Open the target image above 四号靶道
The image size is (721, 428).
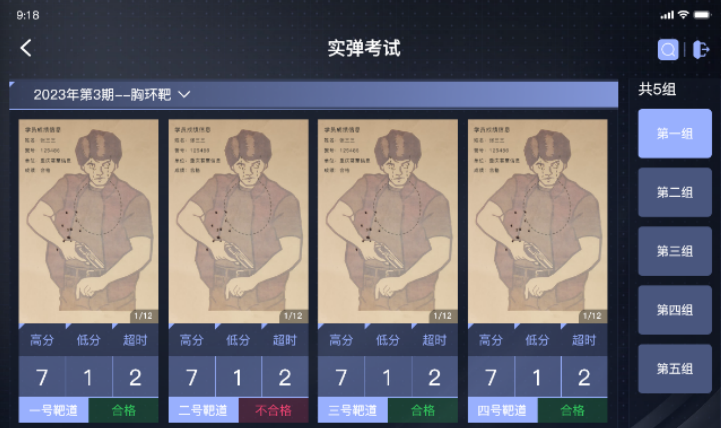[x=538, y=222]
